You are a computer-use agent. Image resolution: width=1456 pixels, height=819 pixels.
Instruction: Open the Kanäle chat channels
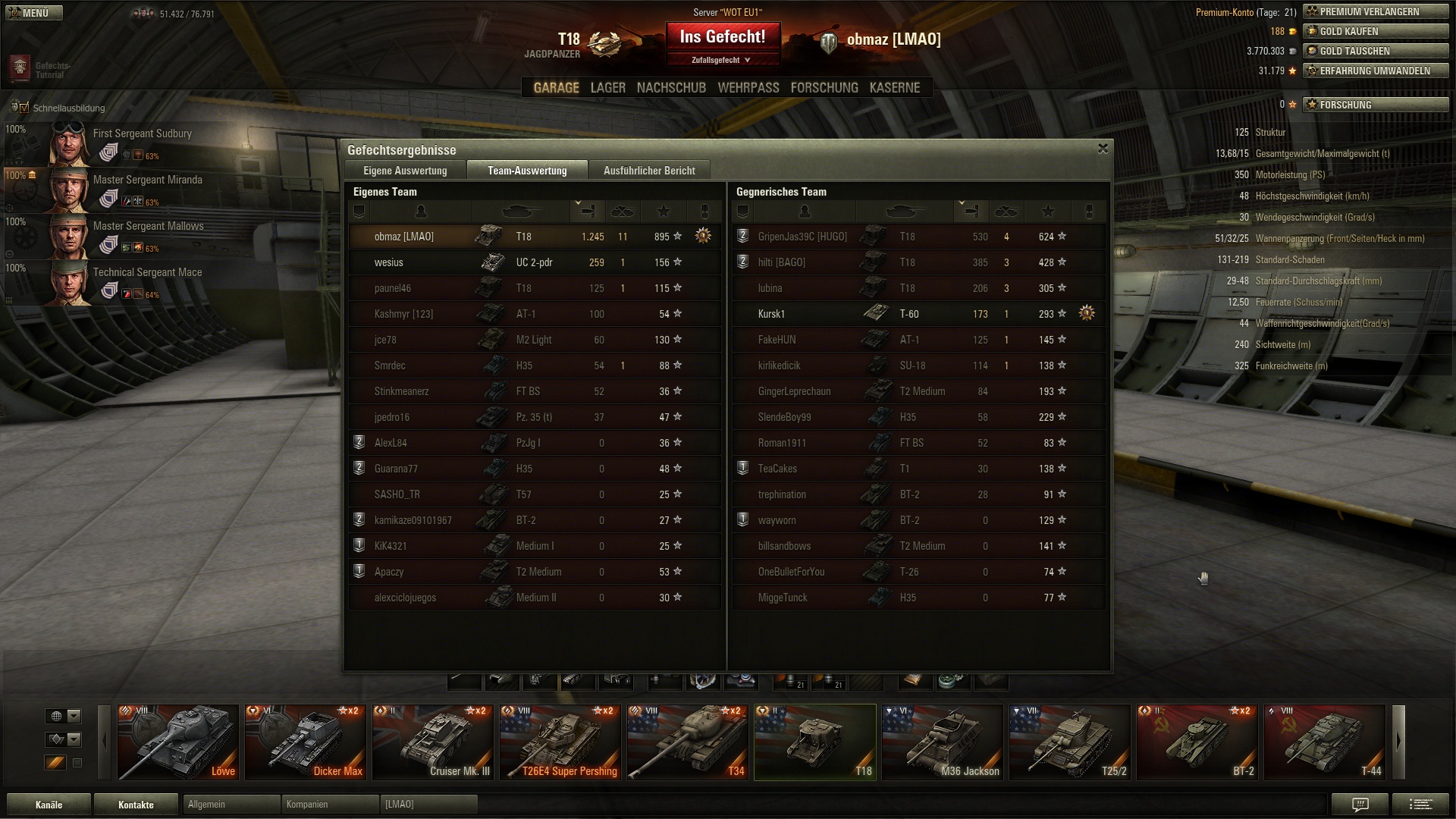[49, 805]
